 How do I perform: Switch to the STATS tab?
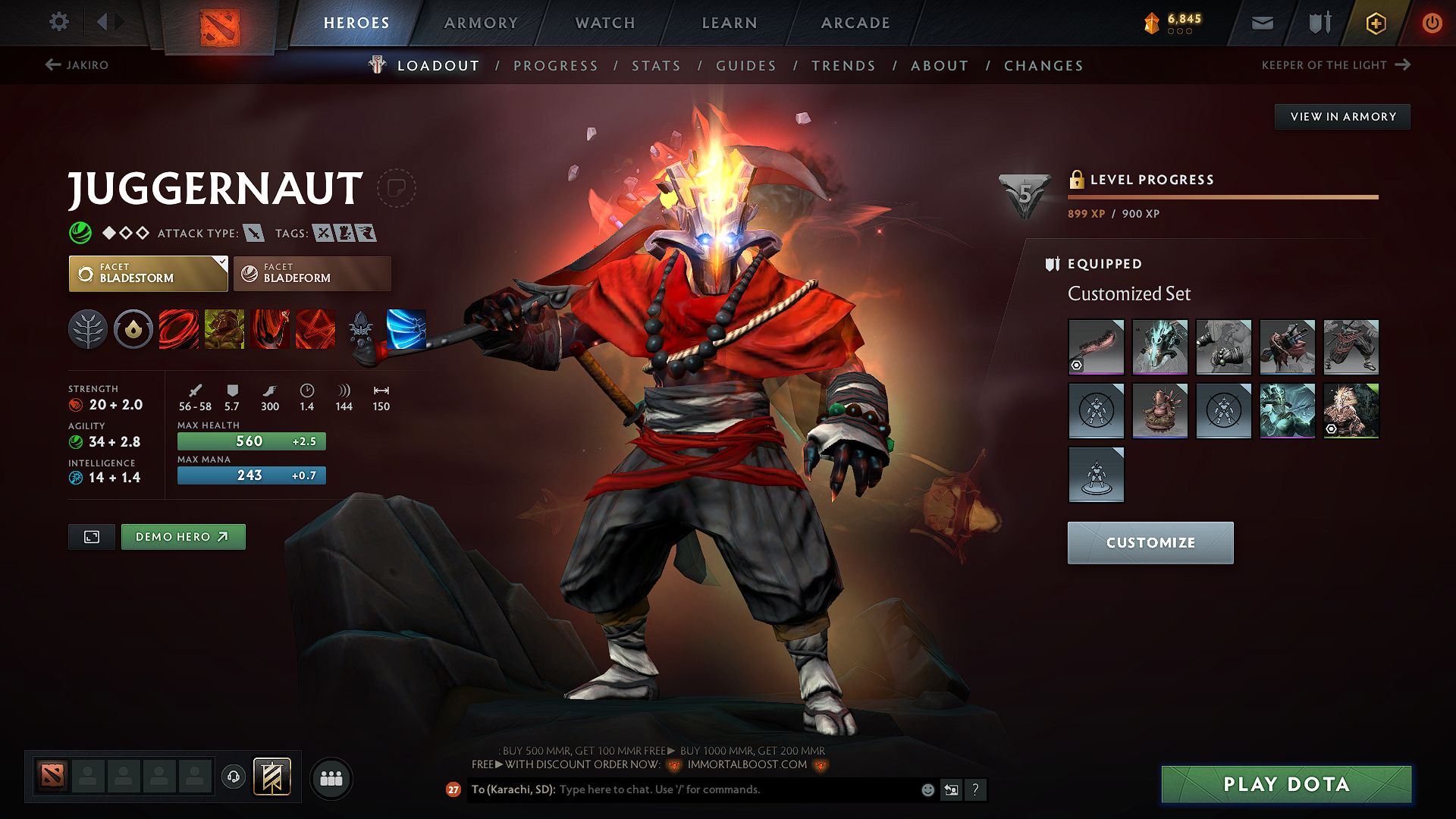(x=657, y=66)
